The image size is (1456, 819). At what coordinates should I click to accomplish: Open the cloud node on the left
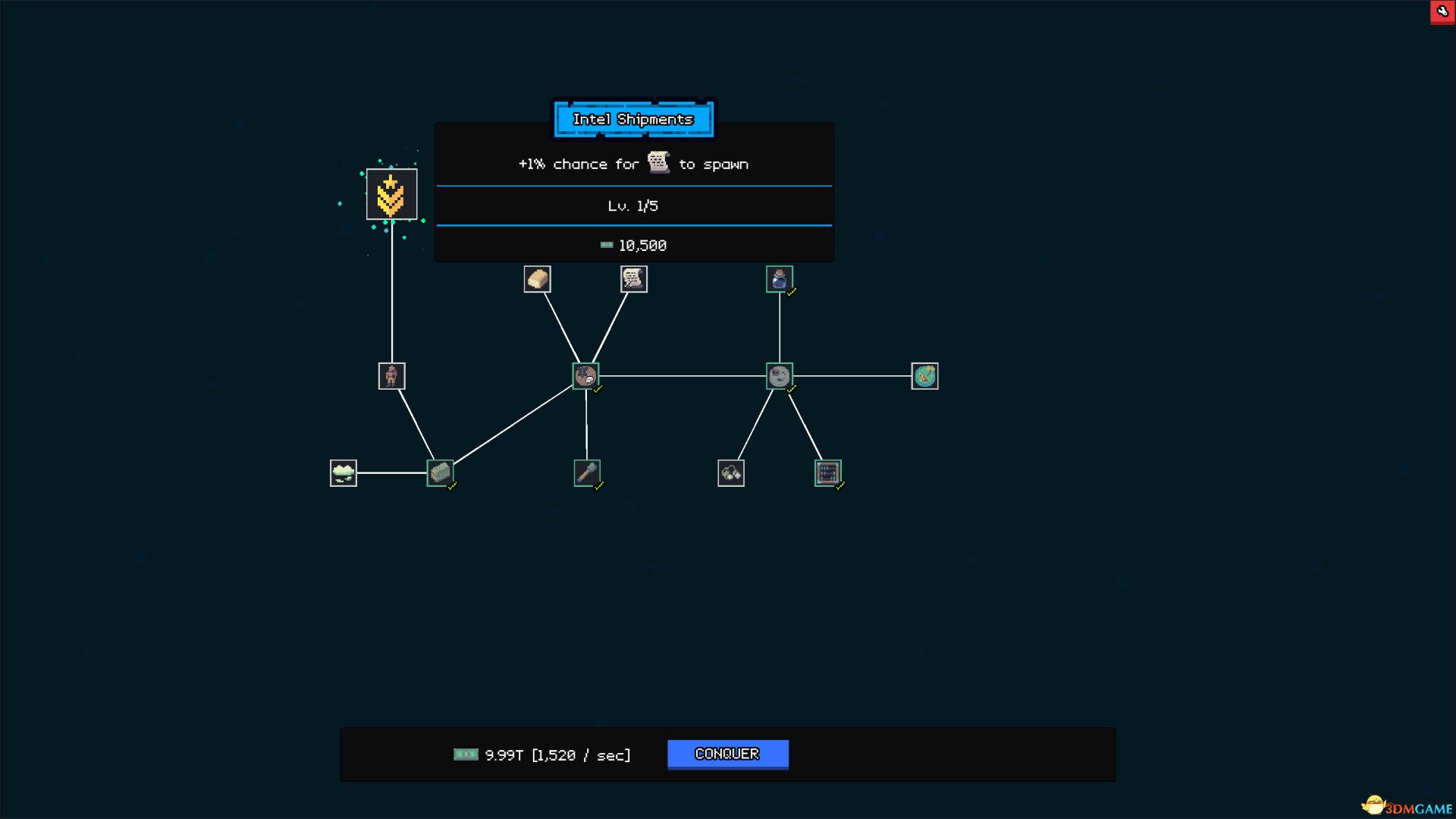pos(343,472)
